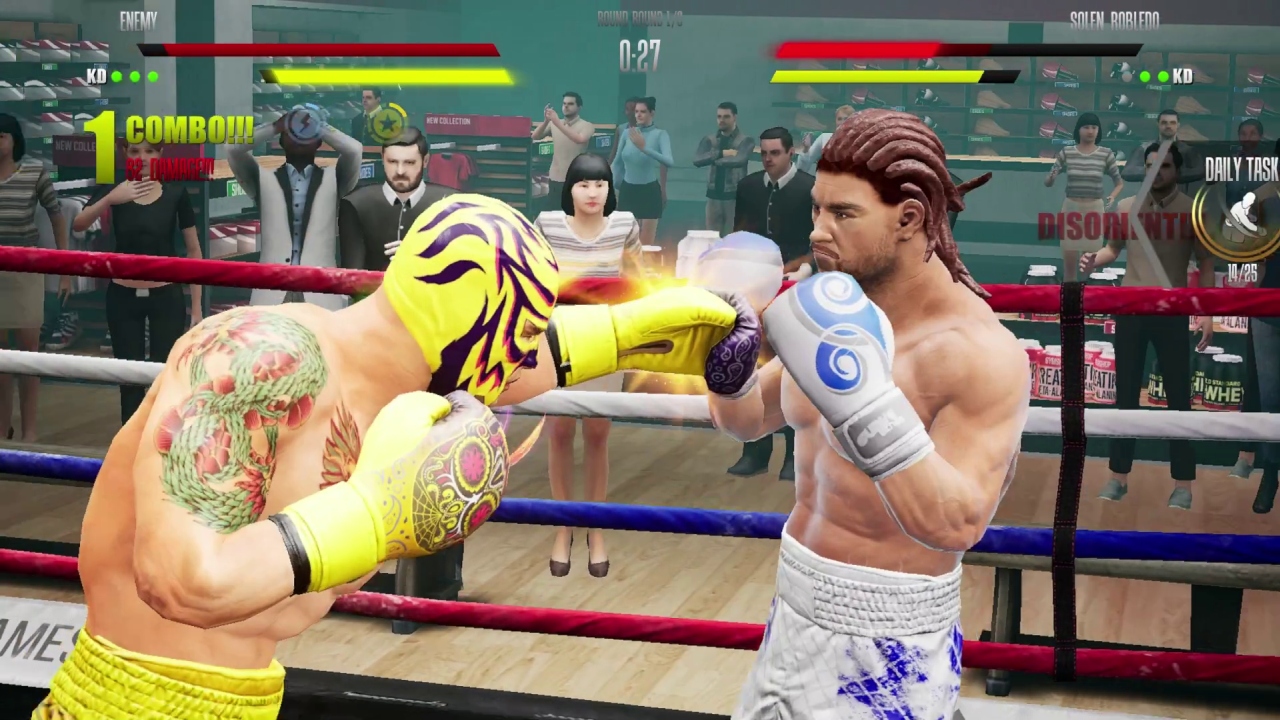
Task: Click the round timer showing 0:27
Action: (638, 57)
